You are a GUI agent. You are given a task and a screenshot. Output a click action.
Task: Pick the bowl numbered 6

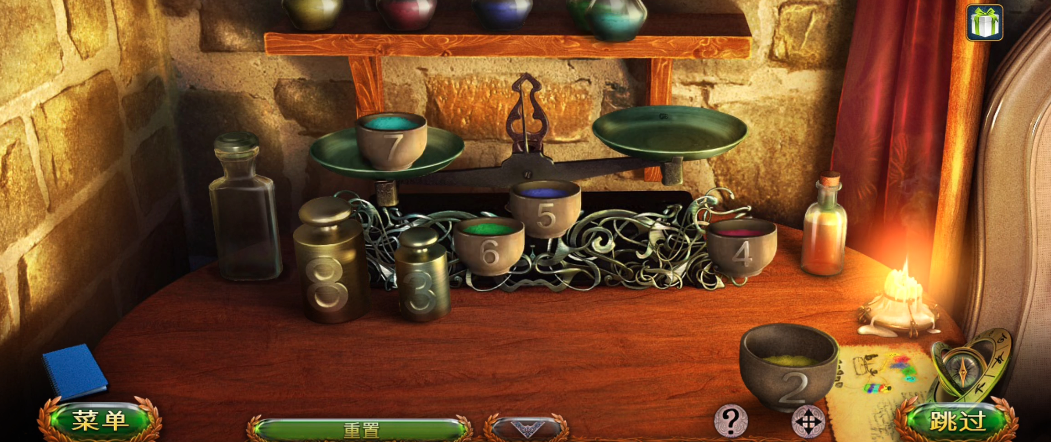tap(488, 246)
